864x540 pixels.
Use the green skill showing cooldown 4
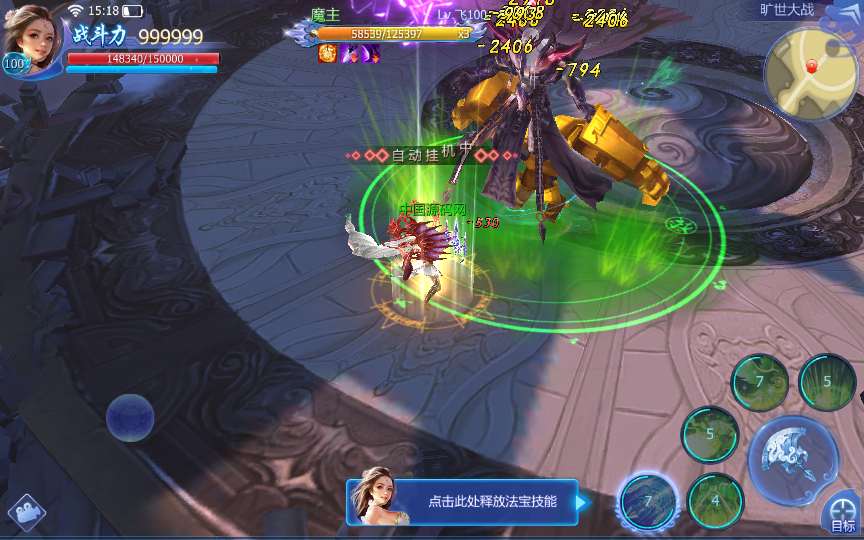(x=715, y=500)
